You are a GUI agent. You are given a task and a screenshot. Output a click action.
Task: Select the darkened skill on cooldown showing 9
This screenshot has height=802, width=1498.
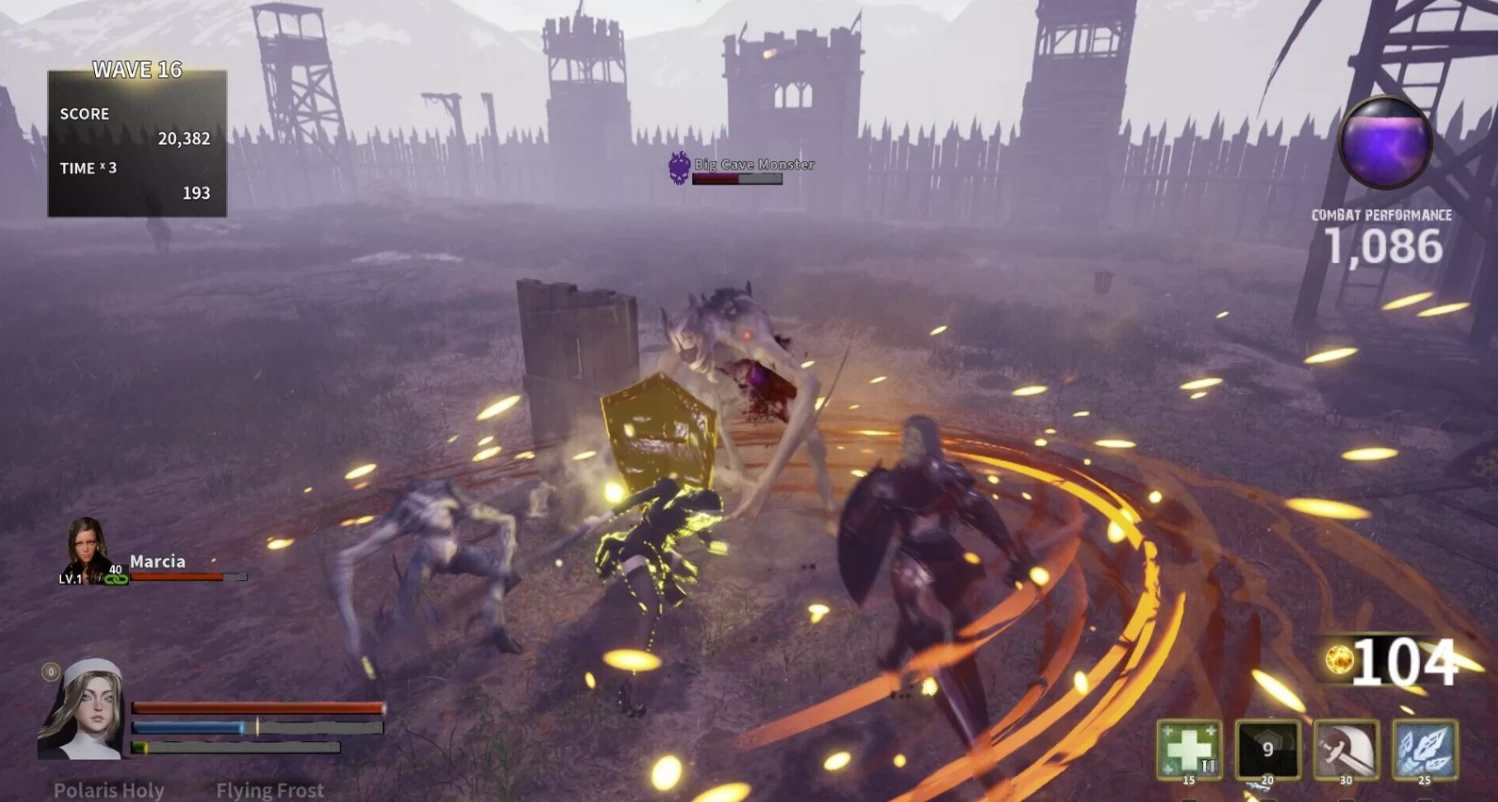pos(1267,749)
